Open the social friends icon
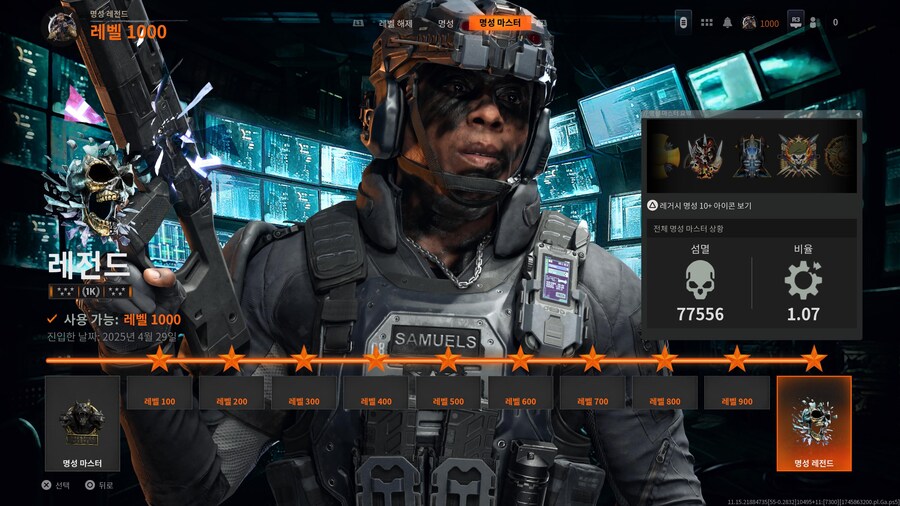Viewport: 900px width, 506px height. click(813, 22)
